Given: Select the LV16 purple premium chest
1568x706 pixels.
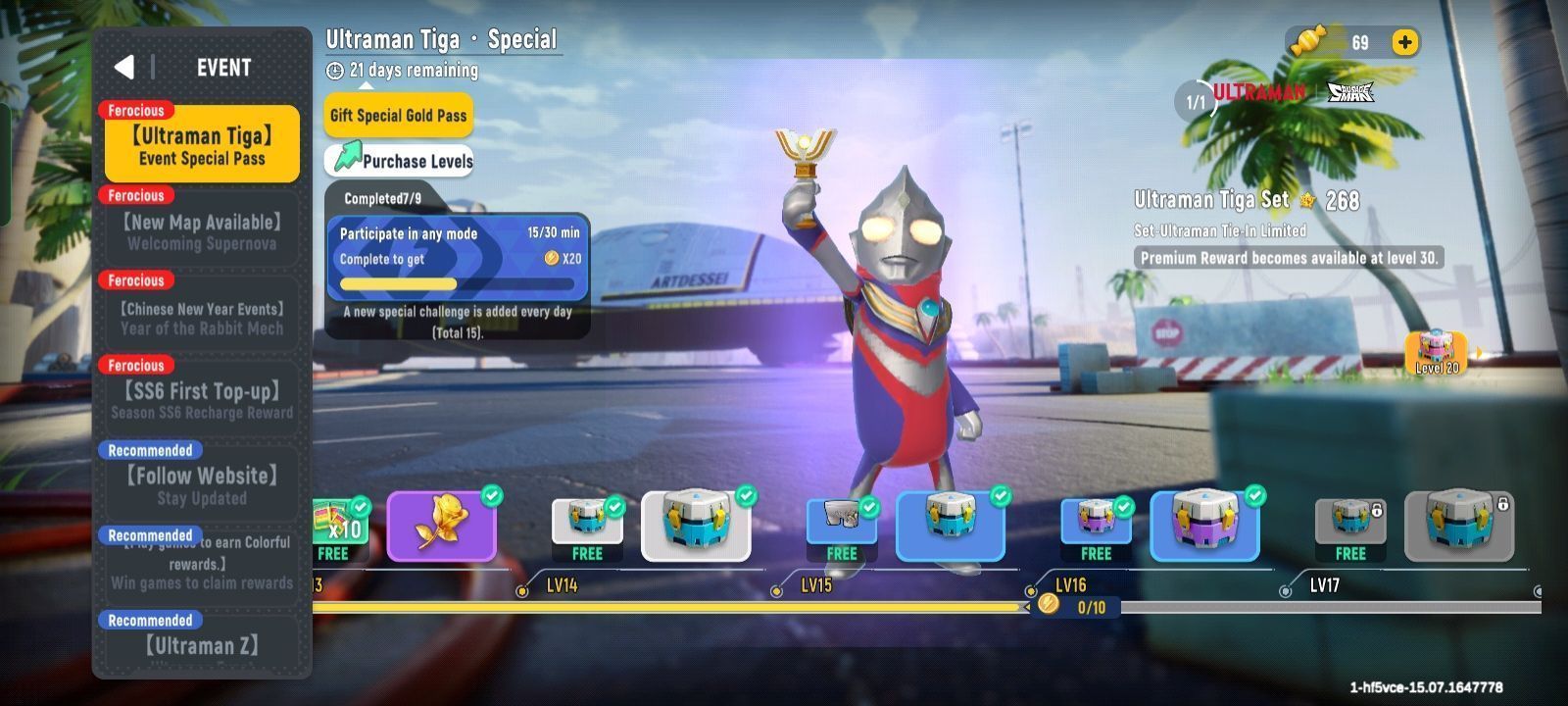Looking at the screenshot, I should [1203, 526].
